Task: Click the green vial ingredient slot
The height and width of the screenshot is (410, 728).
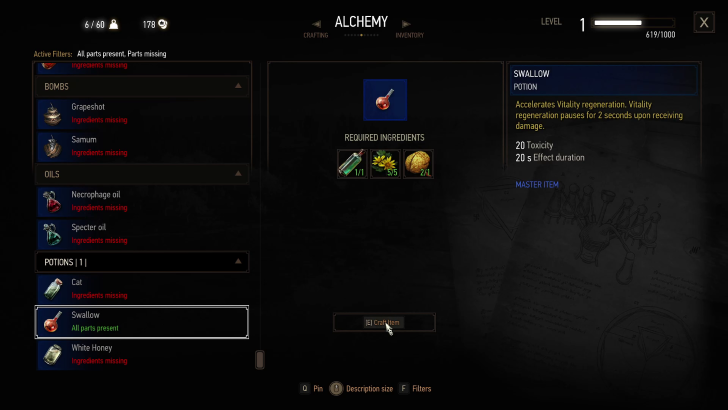Action: point(352,164)
